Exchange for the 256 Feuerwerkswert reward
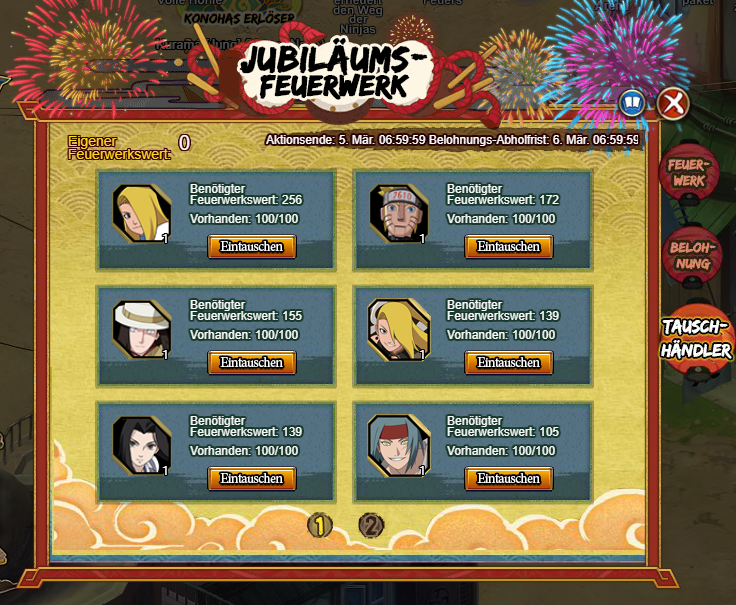Image resolution: width=736 pixels, height=605 pixels. pos(252,247)
